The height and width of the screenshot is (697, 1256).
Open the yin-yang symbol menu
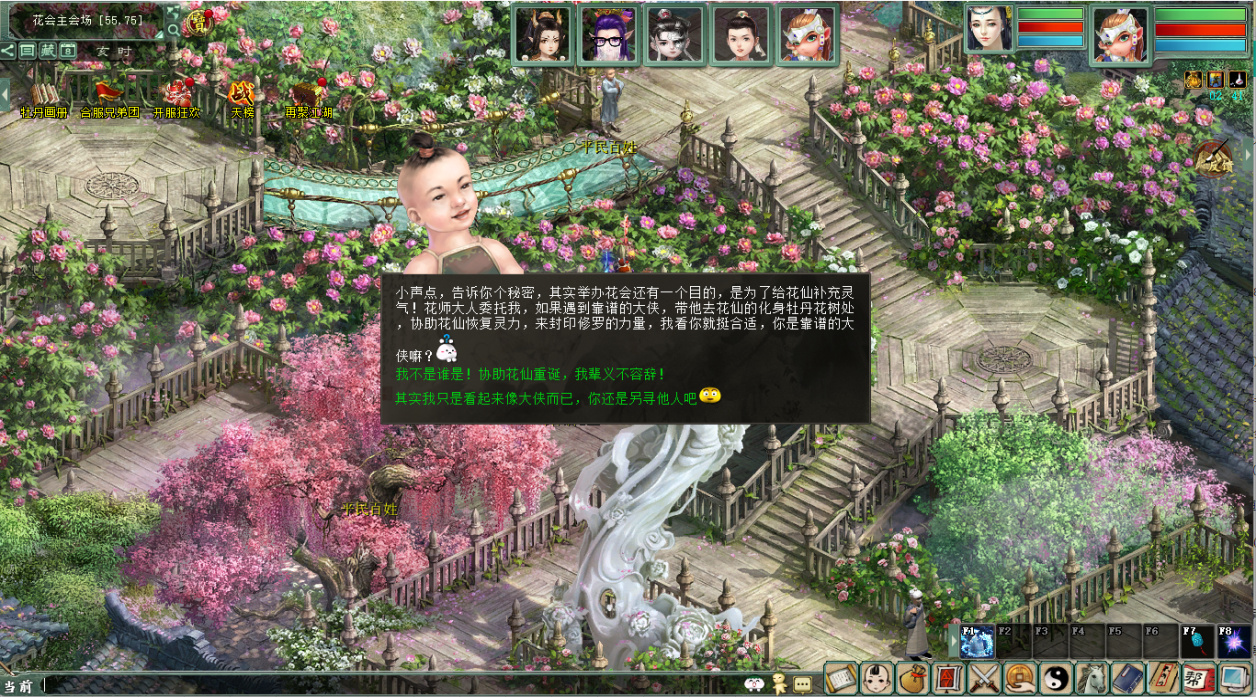click(1055, 679)
